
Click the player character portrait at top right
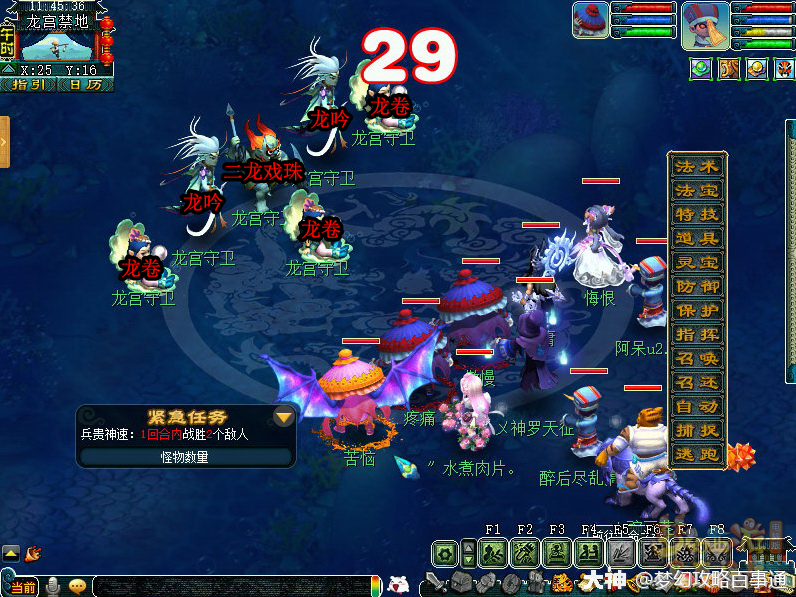705,24
